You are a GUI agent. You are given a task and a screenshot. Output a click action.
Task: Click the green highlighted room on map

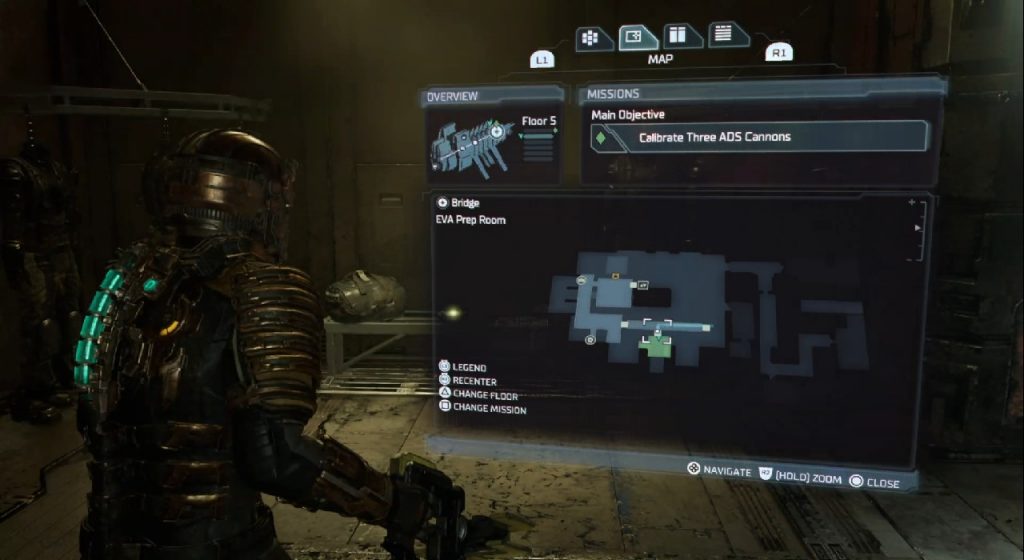coord(656,346)
